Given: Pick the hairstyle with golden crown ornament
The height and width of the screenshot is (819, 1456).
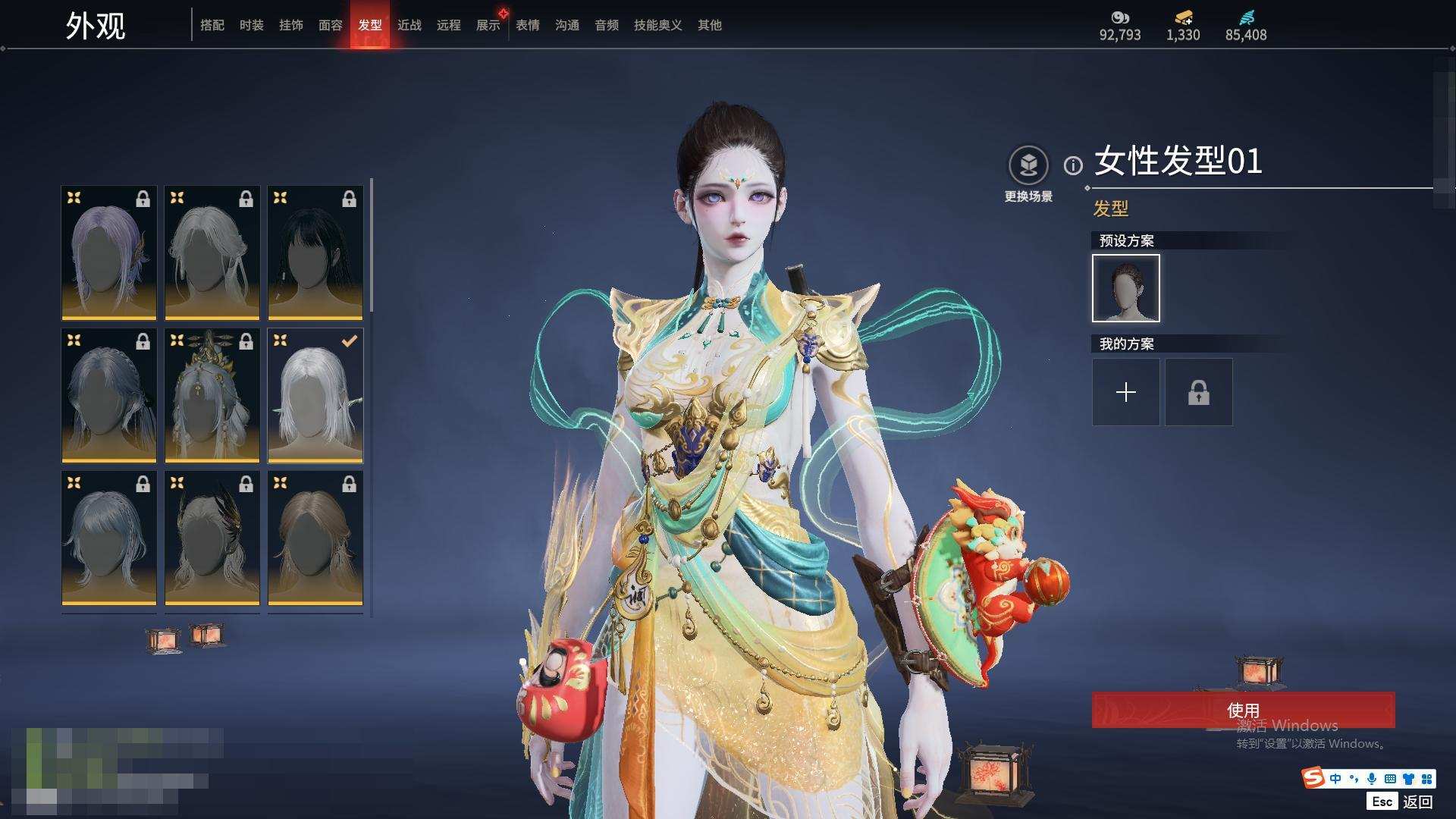Looking at the screenshot, I should pyautogui.click(x=212, y=395).
